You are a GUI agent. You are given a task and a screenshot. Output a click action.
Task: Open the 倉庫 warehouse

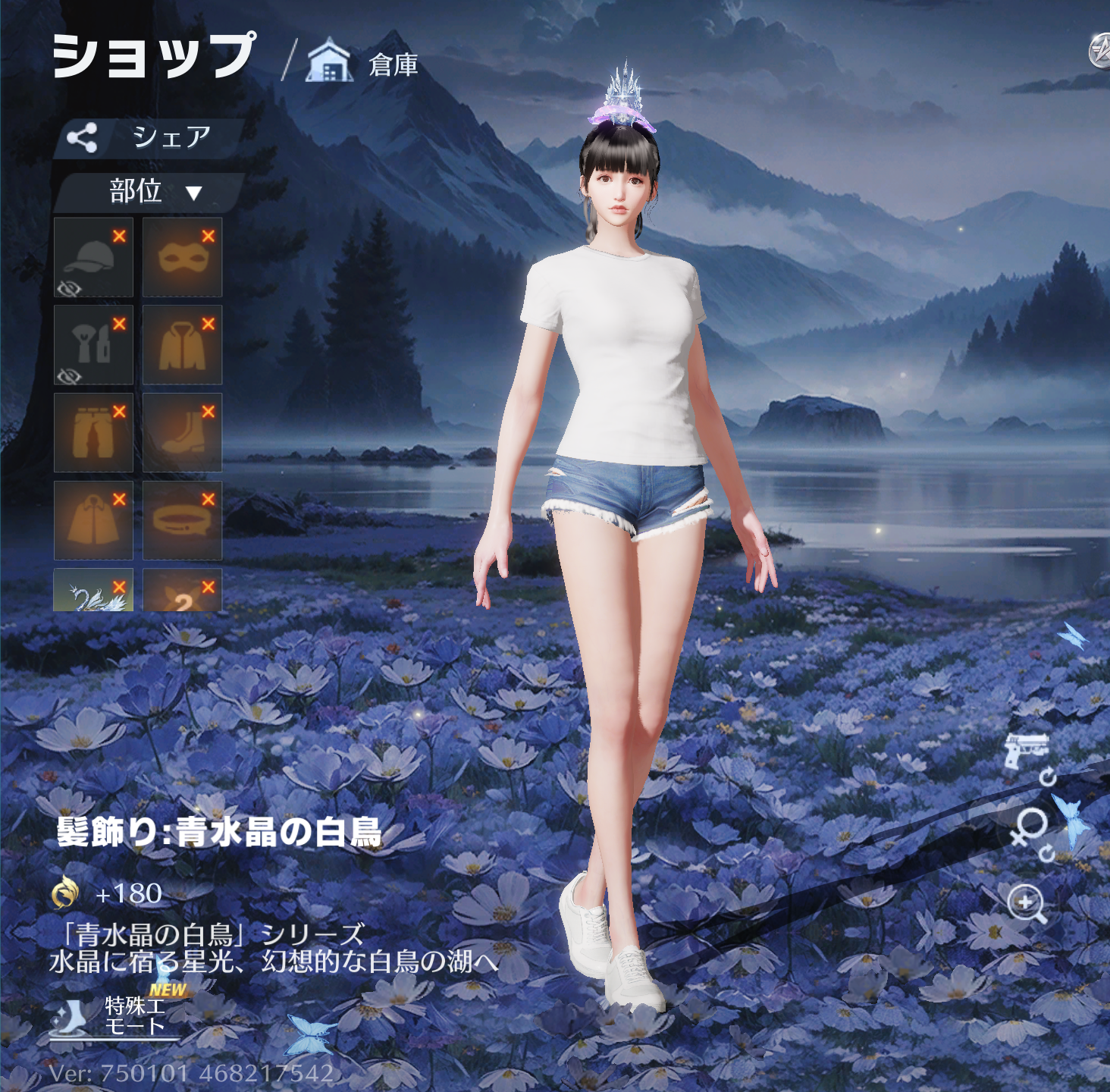click(362, 64)
